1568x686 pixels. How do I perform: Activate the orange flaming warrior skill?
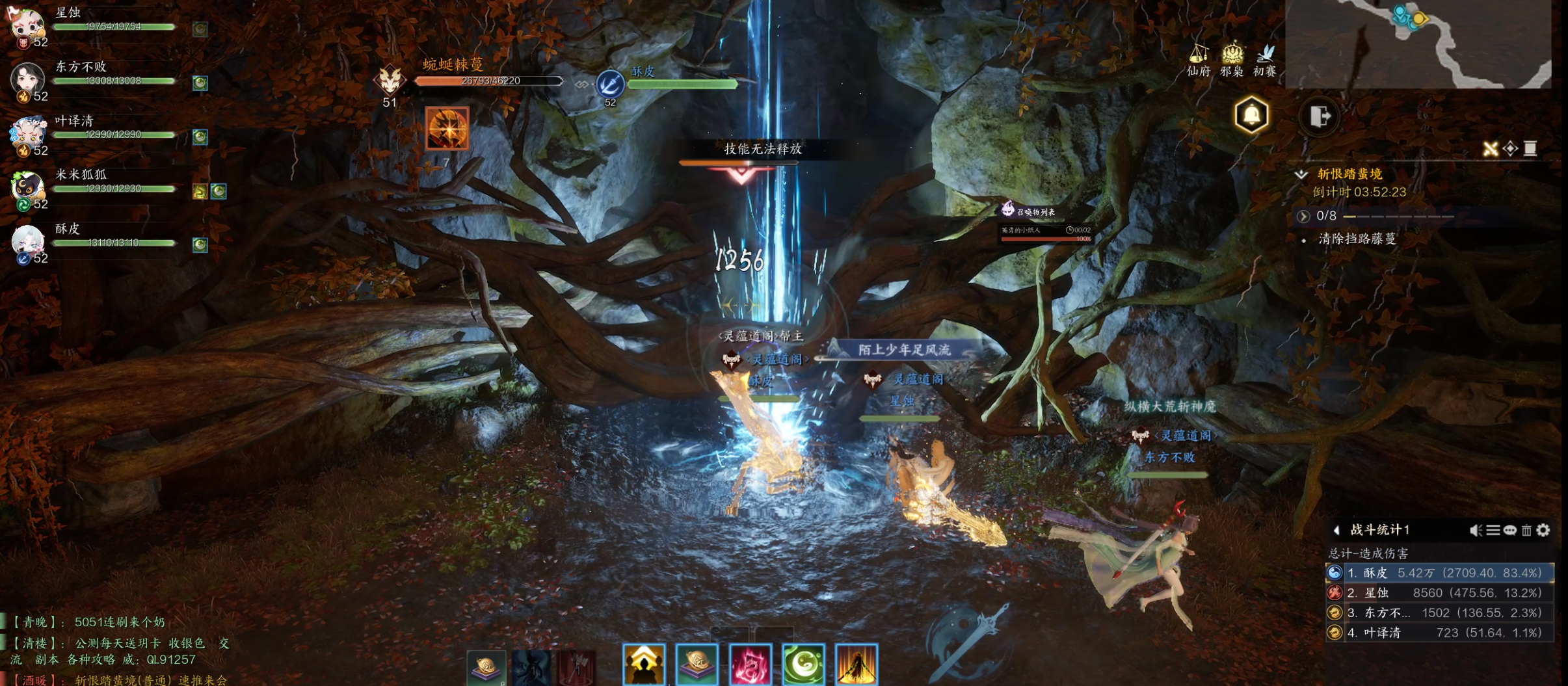click(x=857, y=665)
